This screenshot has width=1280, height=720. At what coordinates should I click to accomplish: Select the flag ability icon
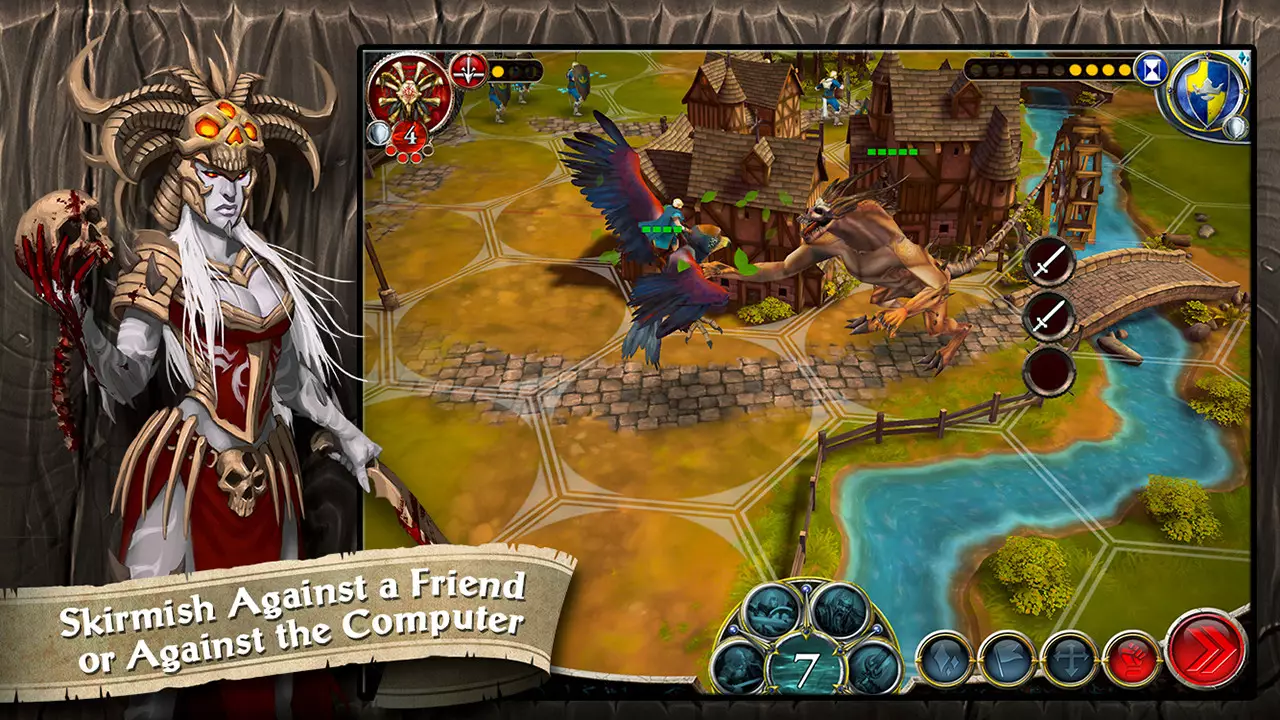coord(1009,660)
